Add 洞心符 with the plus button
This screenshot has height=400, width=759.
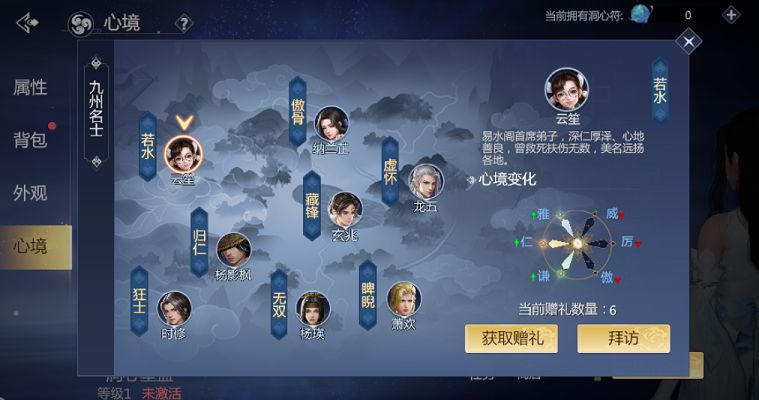click(x=731, y=15)
